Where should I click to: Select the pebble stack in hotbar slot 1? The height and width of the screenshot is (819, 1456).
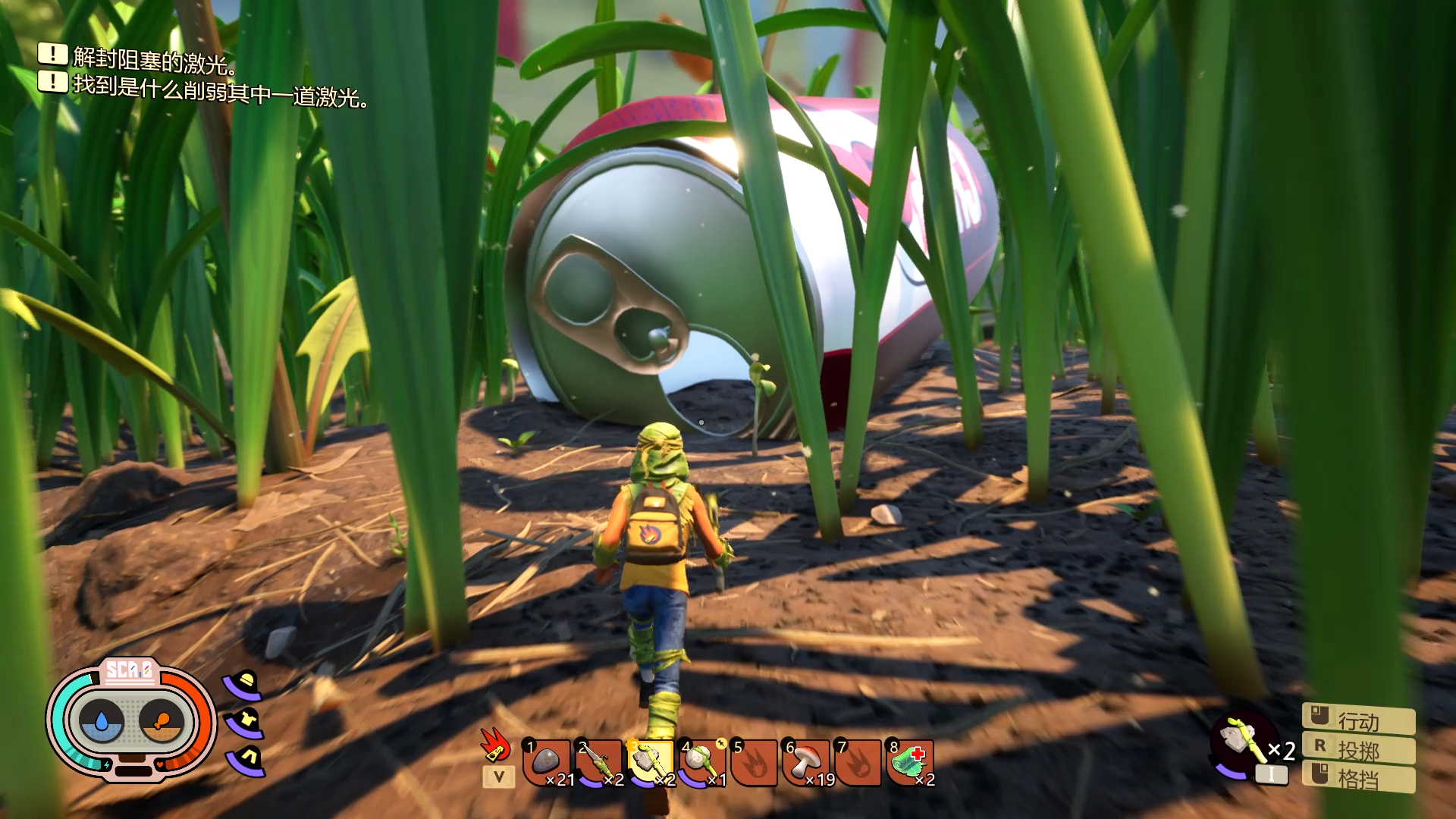(547, 762)
